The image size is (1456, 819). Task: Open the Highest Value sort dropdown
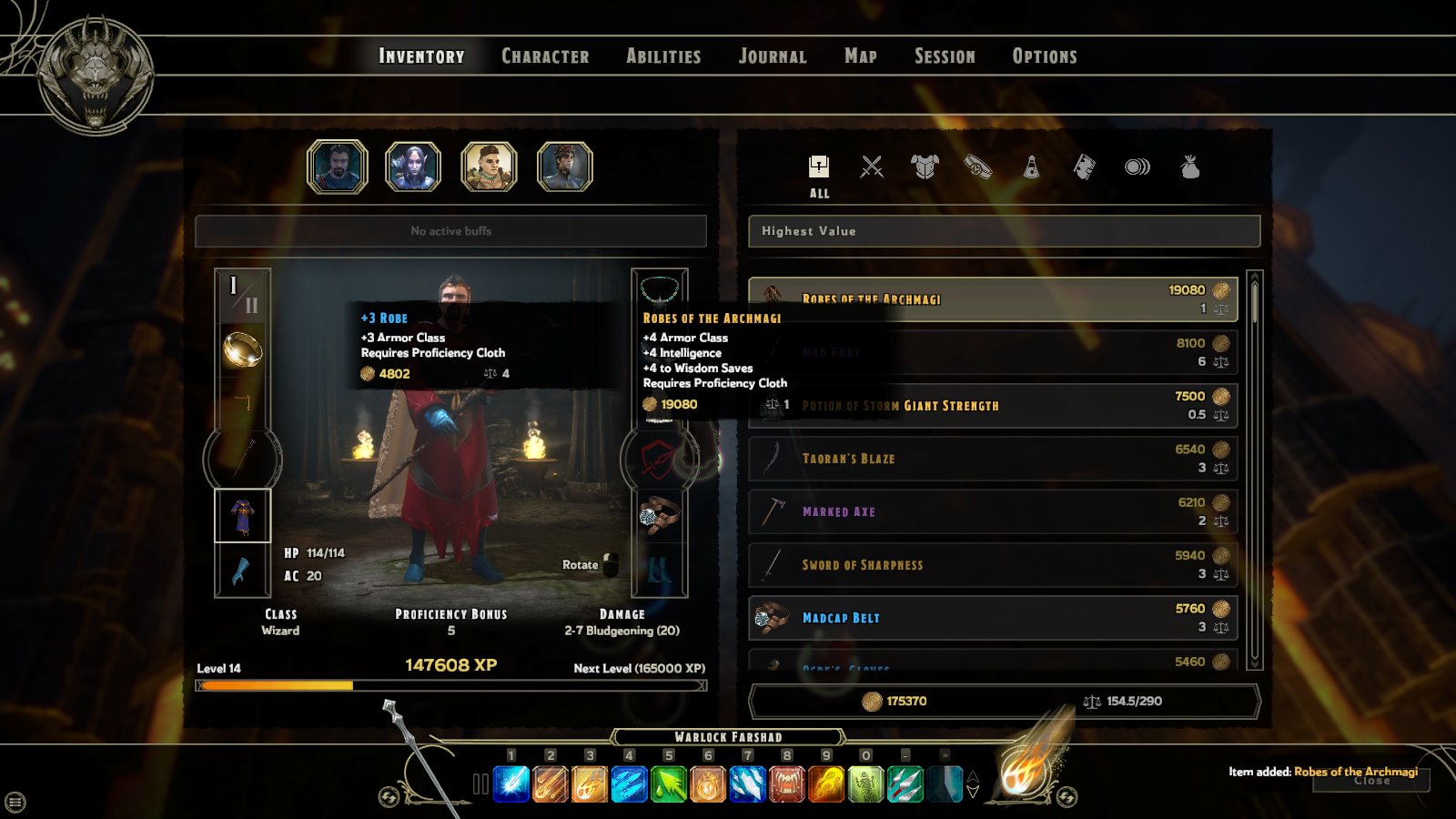tap(1004, 231)
